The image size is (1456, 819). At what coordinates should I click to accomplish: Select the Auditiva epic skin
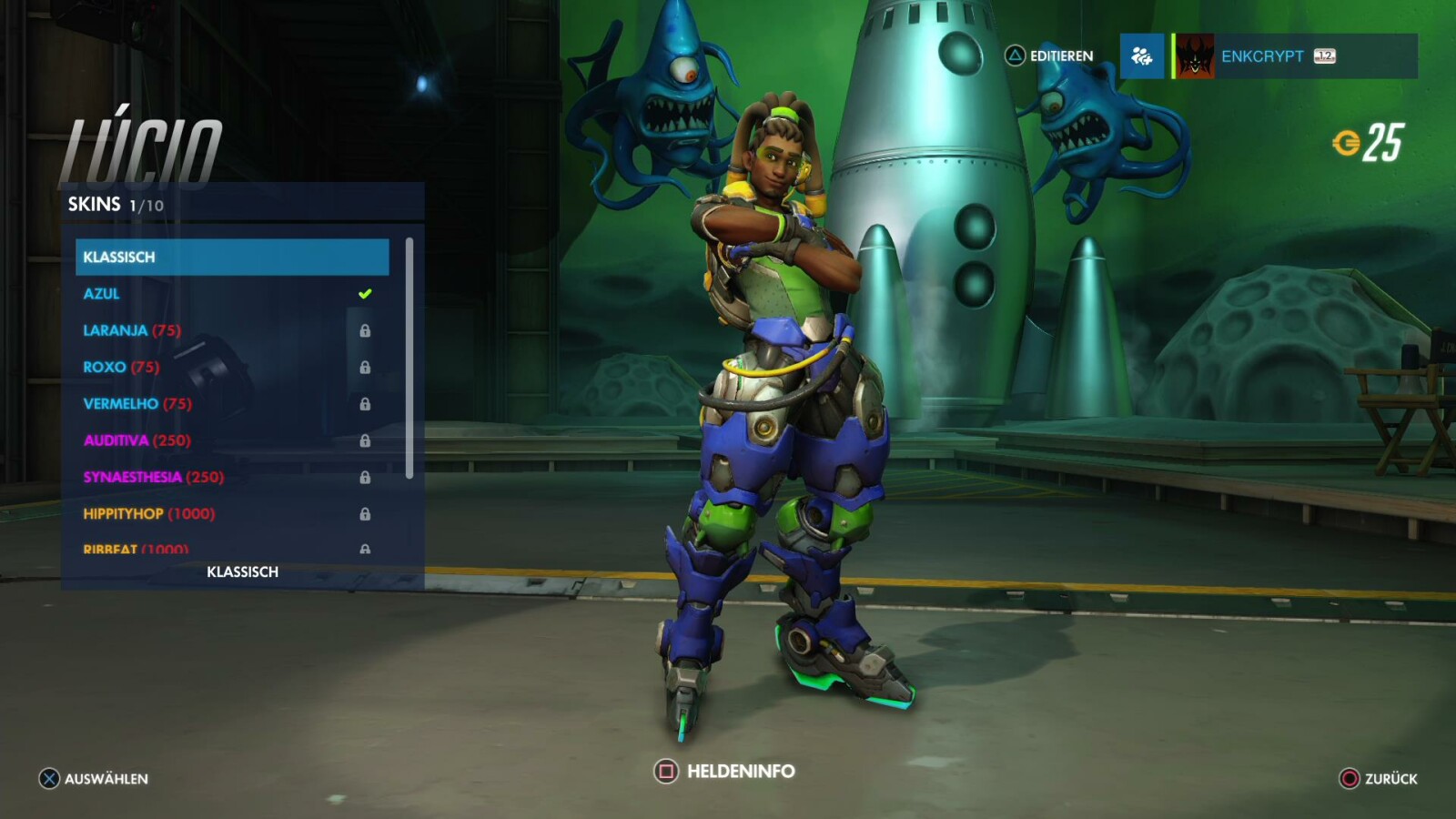click(232, 440)
